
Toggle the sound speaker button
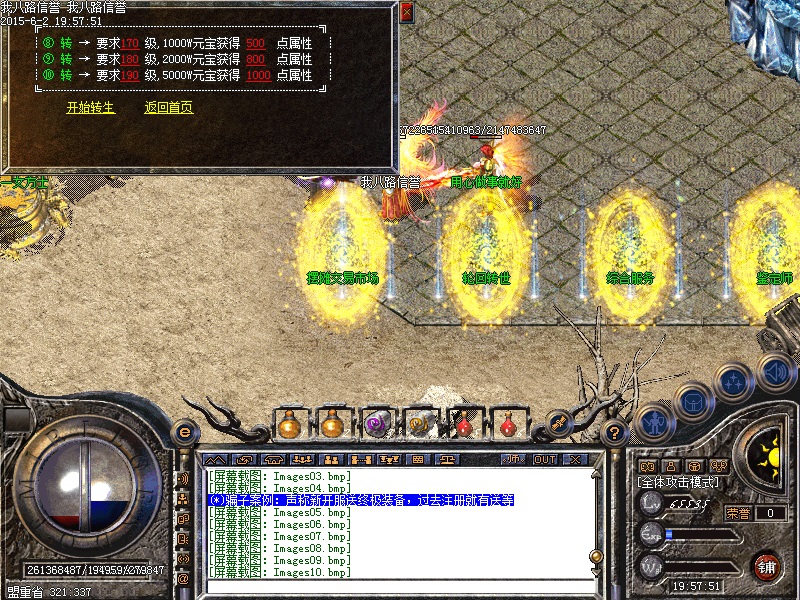point(775,371)
